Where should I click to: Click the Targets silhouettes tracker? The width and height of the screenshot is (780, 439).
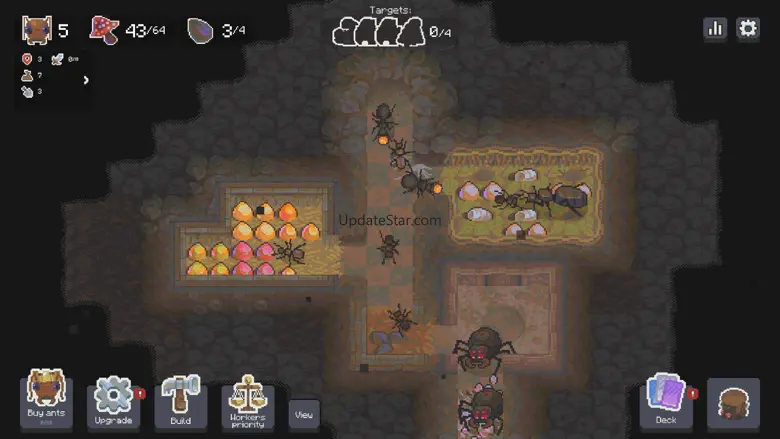(x=380, y=32)
